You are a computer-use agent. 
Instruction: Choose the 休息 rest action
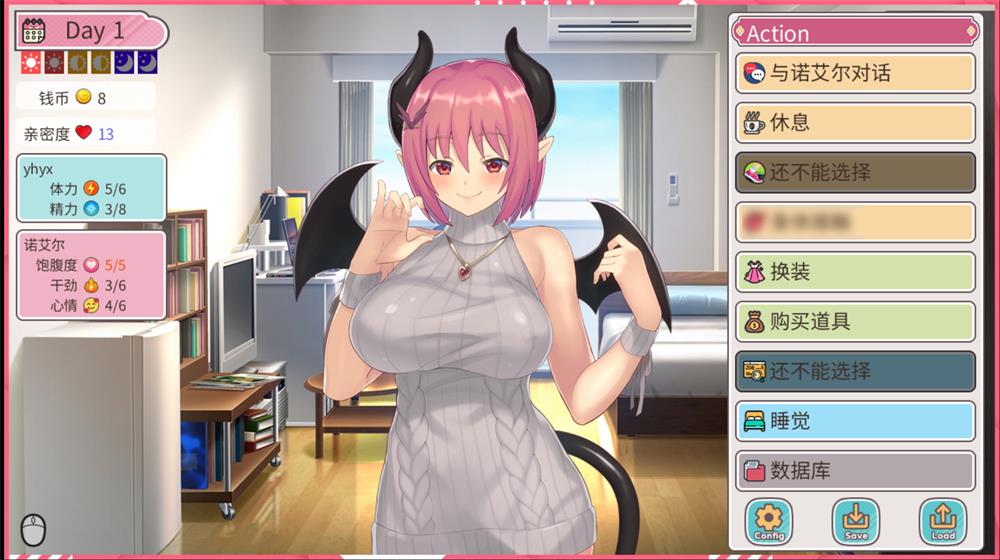click(855, 122)
